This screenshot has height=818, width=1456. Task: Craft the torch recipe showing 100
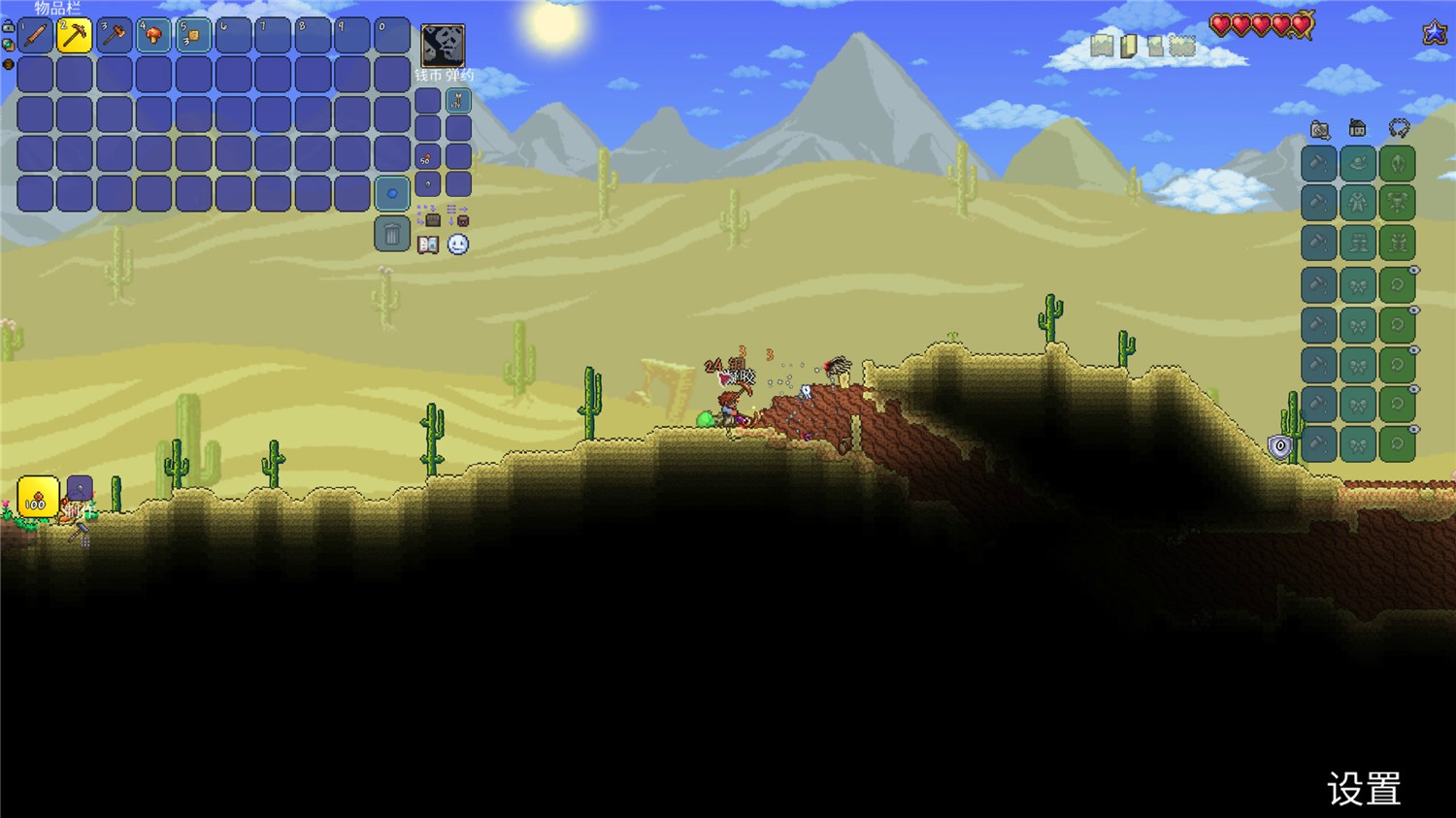click(38, 497)
